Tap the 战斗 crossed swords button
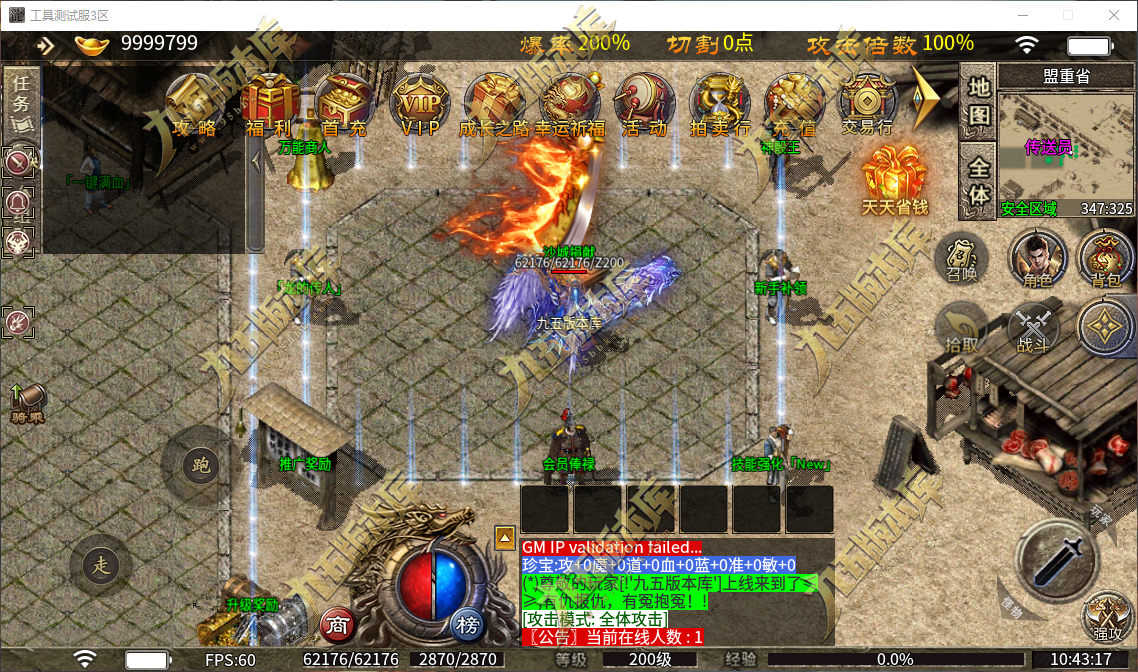Viewport: 1138px width, 672px height. (x=1032, y=329)
